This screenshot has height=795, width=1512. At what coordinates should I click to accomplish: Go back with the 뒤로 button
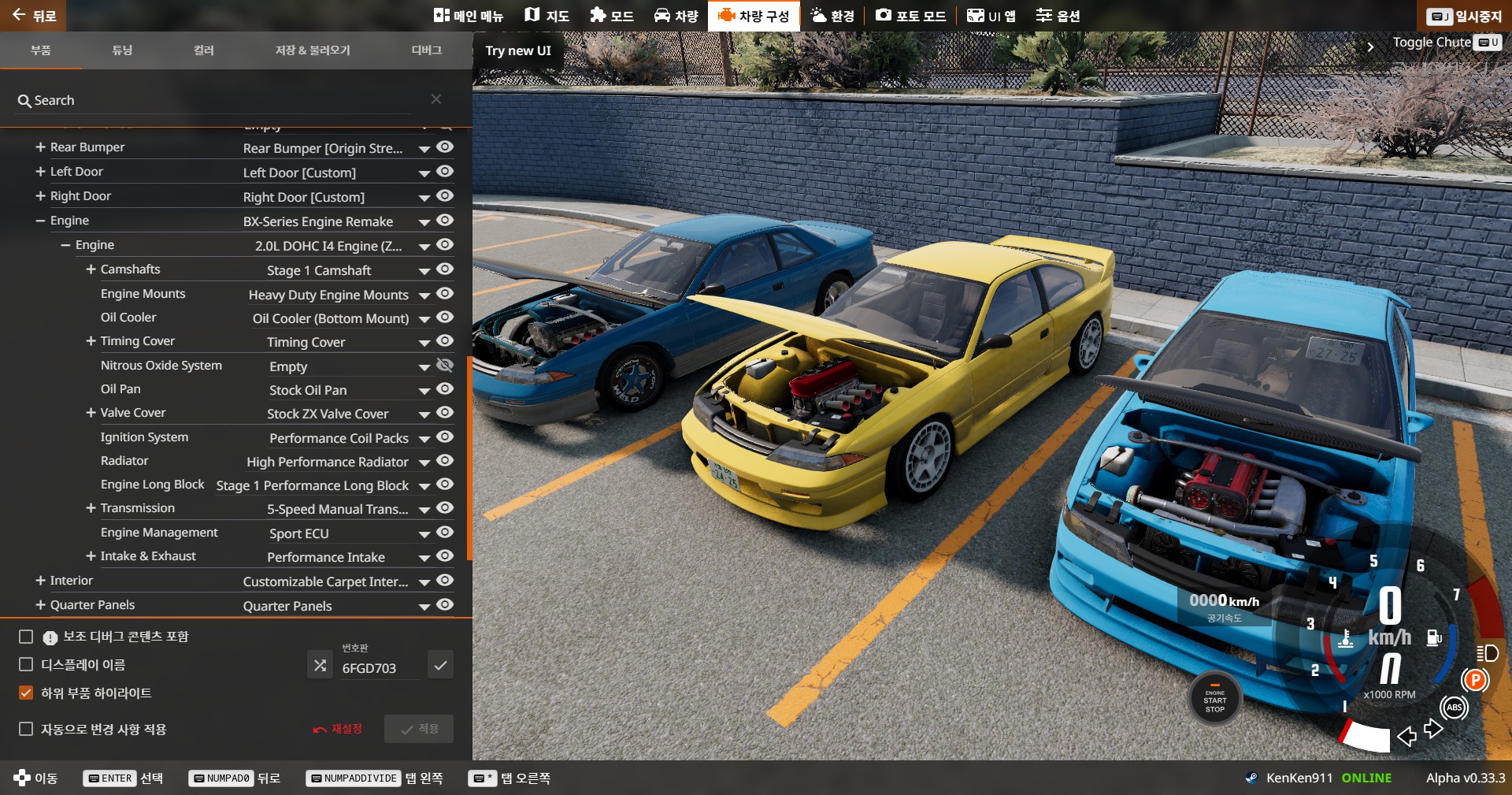click(x=33, y=16)
